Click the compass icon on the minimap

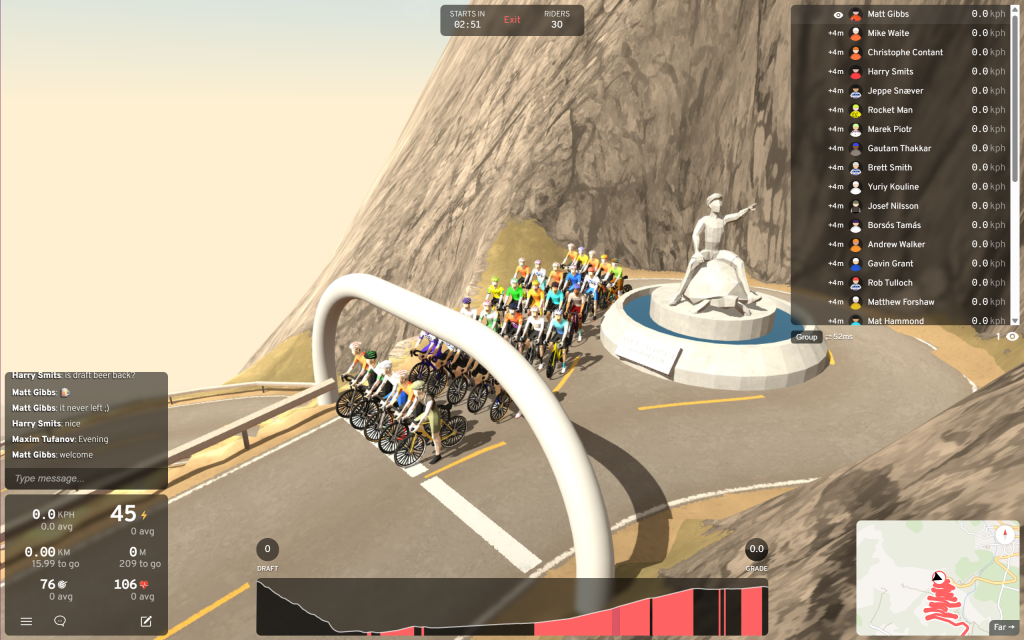1003,535
